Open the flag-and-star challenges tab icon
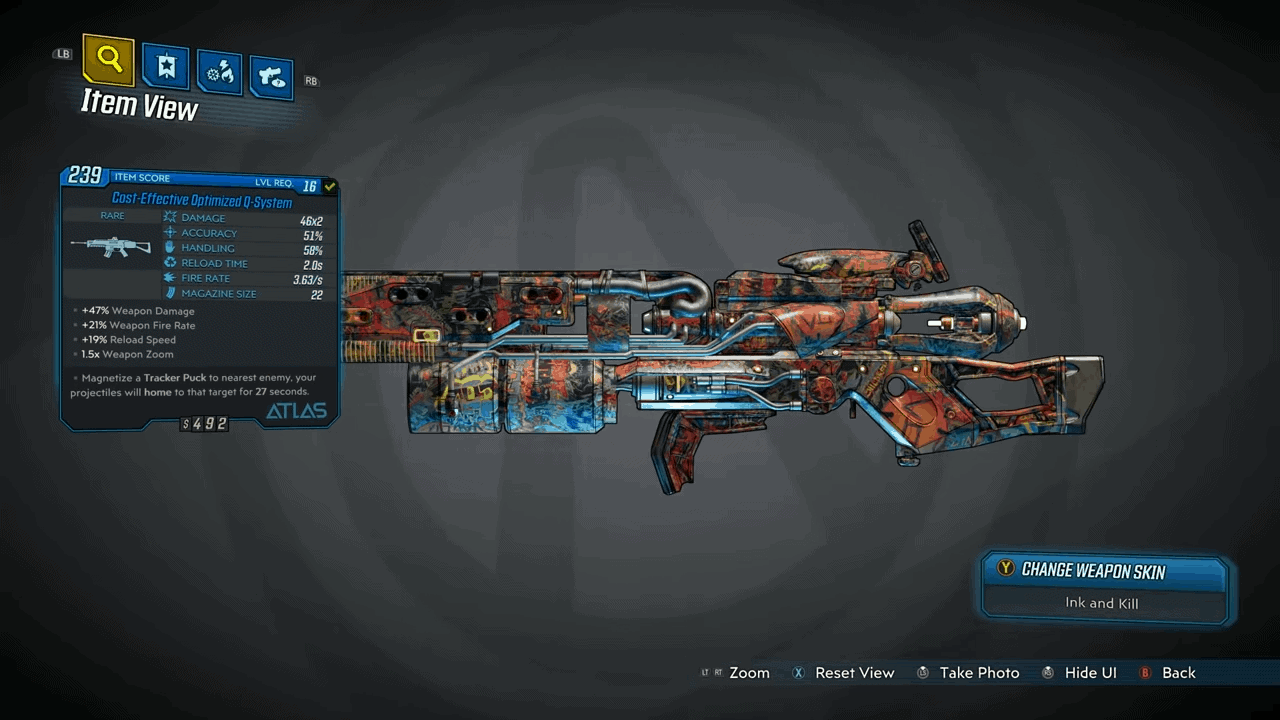Image resolution: width=1280 pixels, height=720 pixels. [x=165, y=66]
